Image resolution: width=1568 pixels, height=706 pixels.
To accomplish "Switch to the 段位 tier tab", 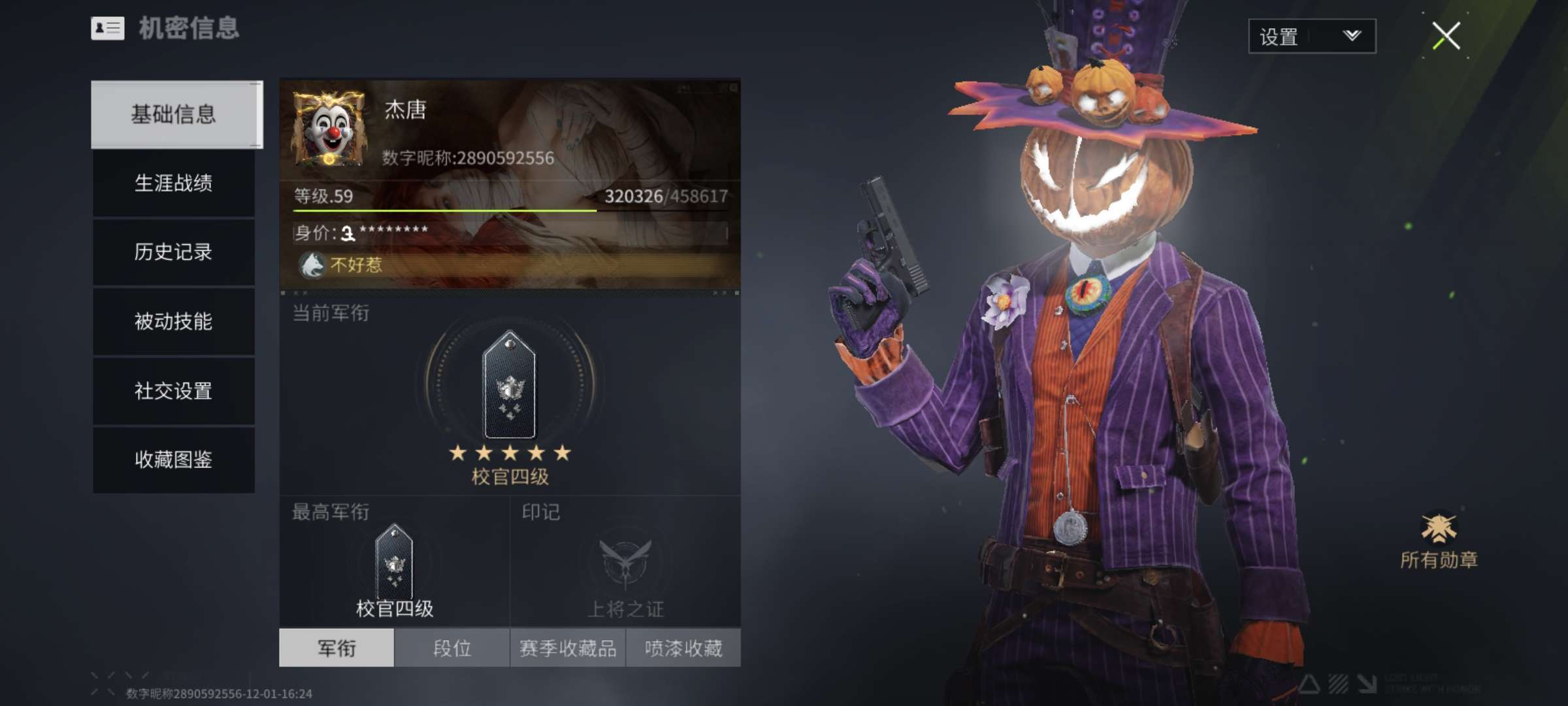I will point(452,648).
